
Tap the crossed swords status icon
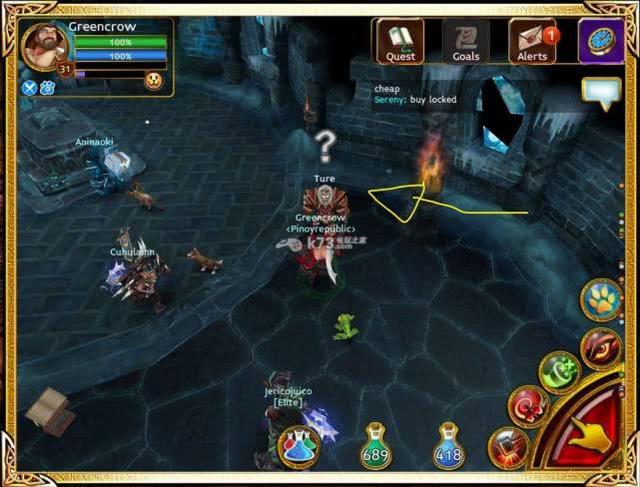29,87
